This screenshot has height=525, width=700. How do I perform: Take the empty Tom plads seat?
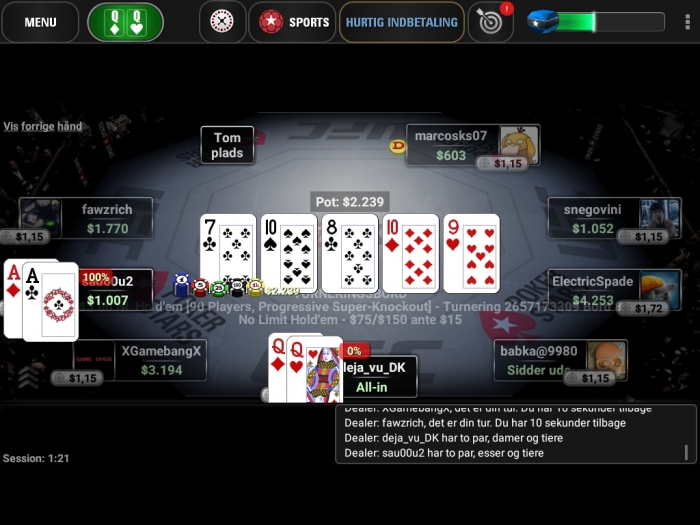[x=227, y=145]
